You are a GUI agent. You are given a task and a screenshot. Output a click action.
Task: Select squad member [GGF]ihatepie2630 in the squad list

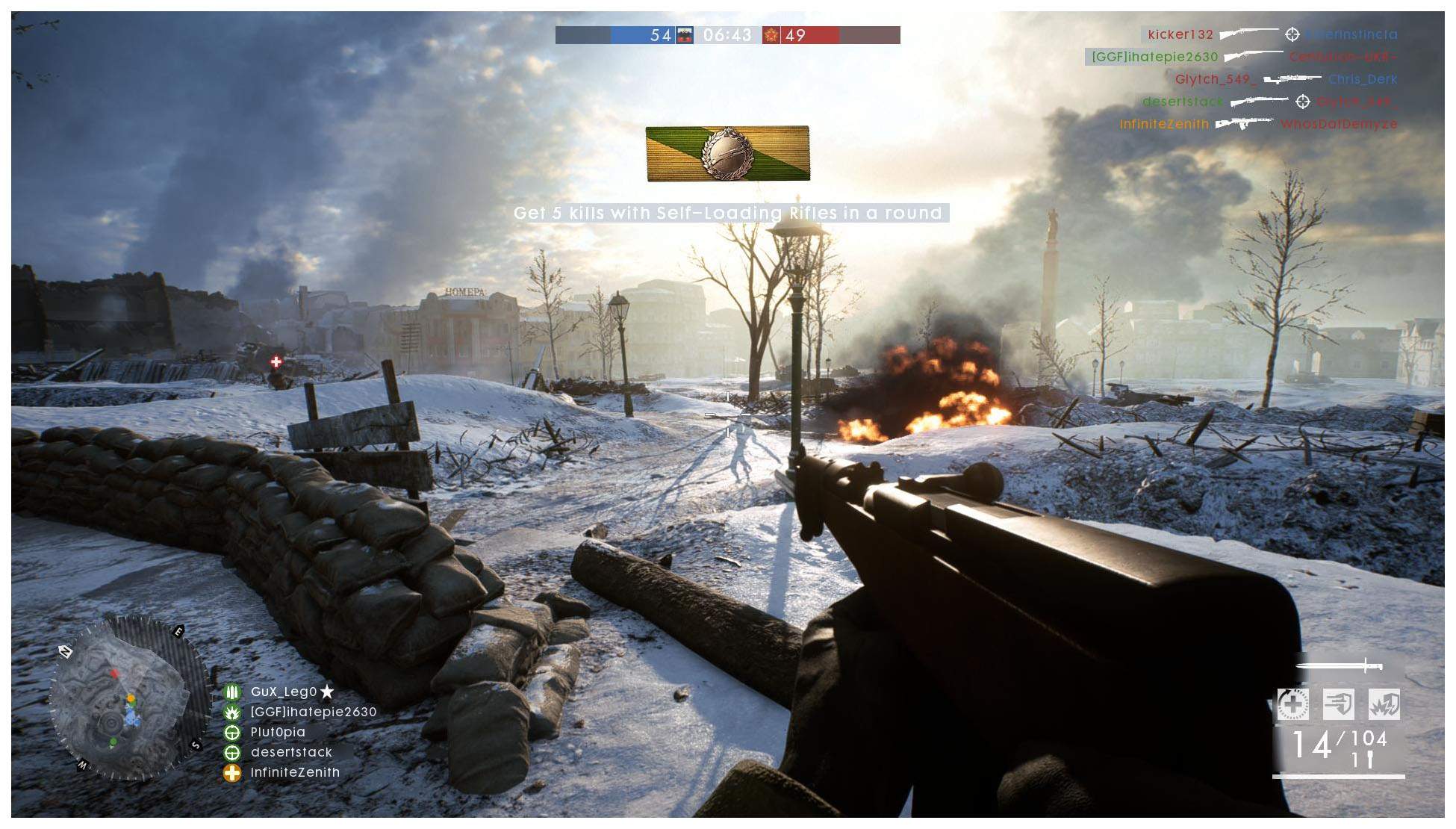click(x=313, y=712)
